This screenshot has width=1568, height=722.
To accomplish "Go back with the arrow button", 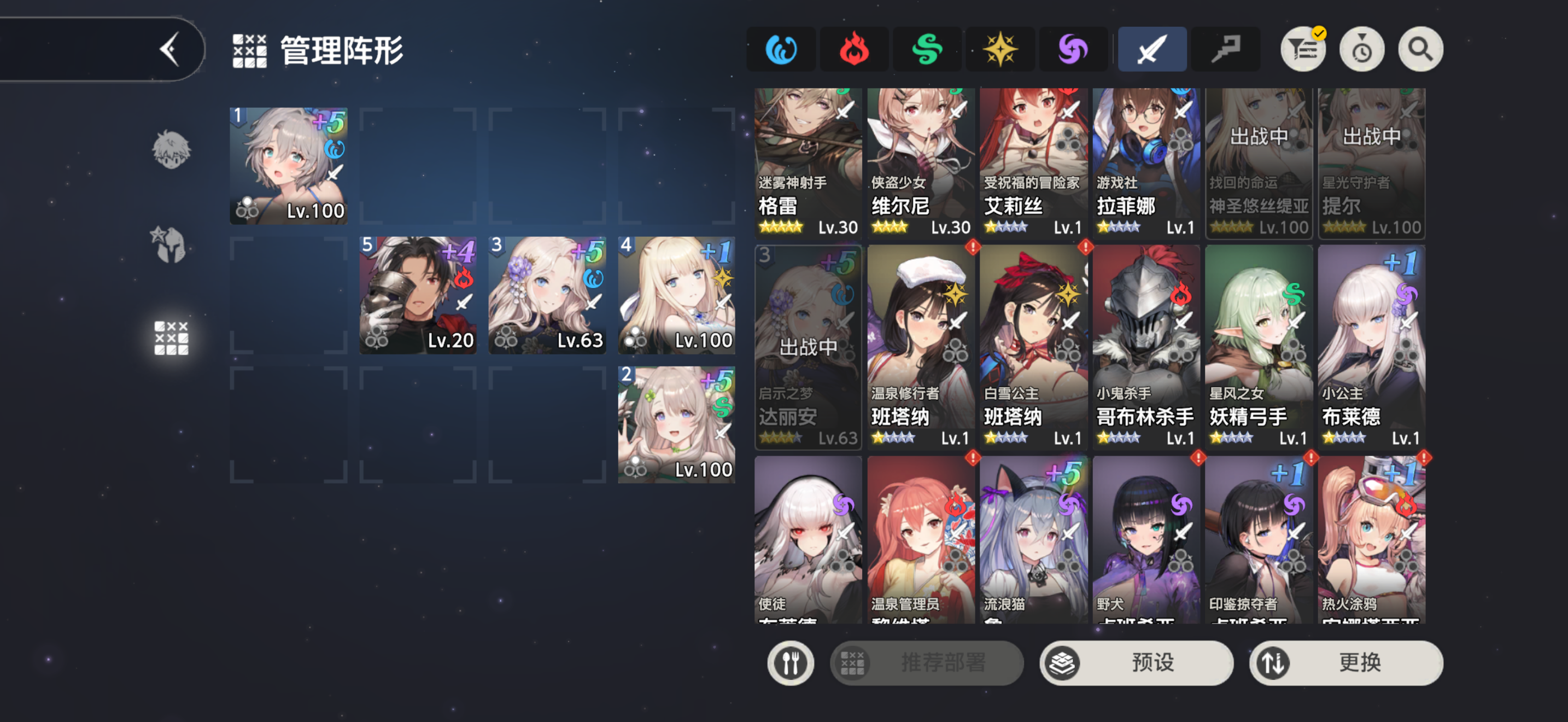I will point(169,49).
